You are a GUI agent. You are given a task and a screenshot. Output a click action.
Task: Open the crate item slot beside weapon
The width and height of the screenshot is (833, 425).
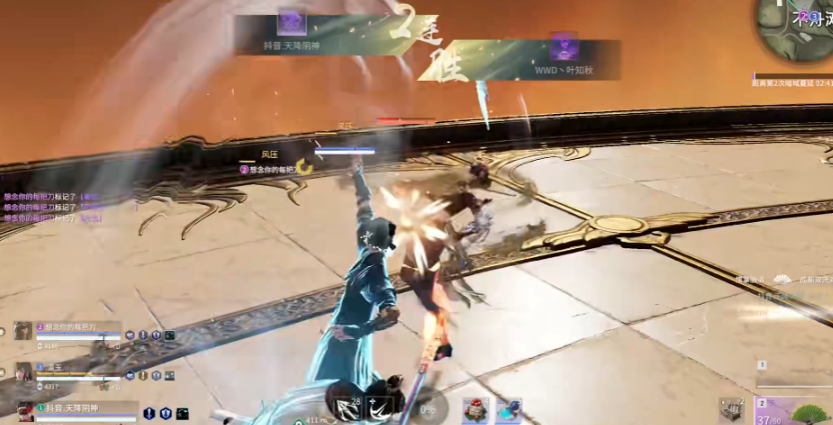click(732, 409)
